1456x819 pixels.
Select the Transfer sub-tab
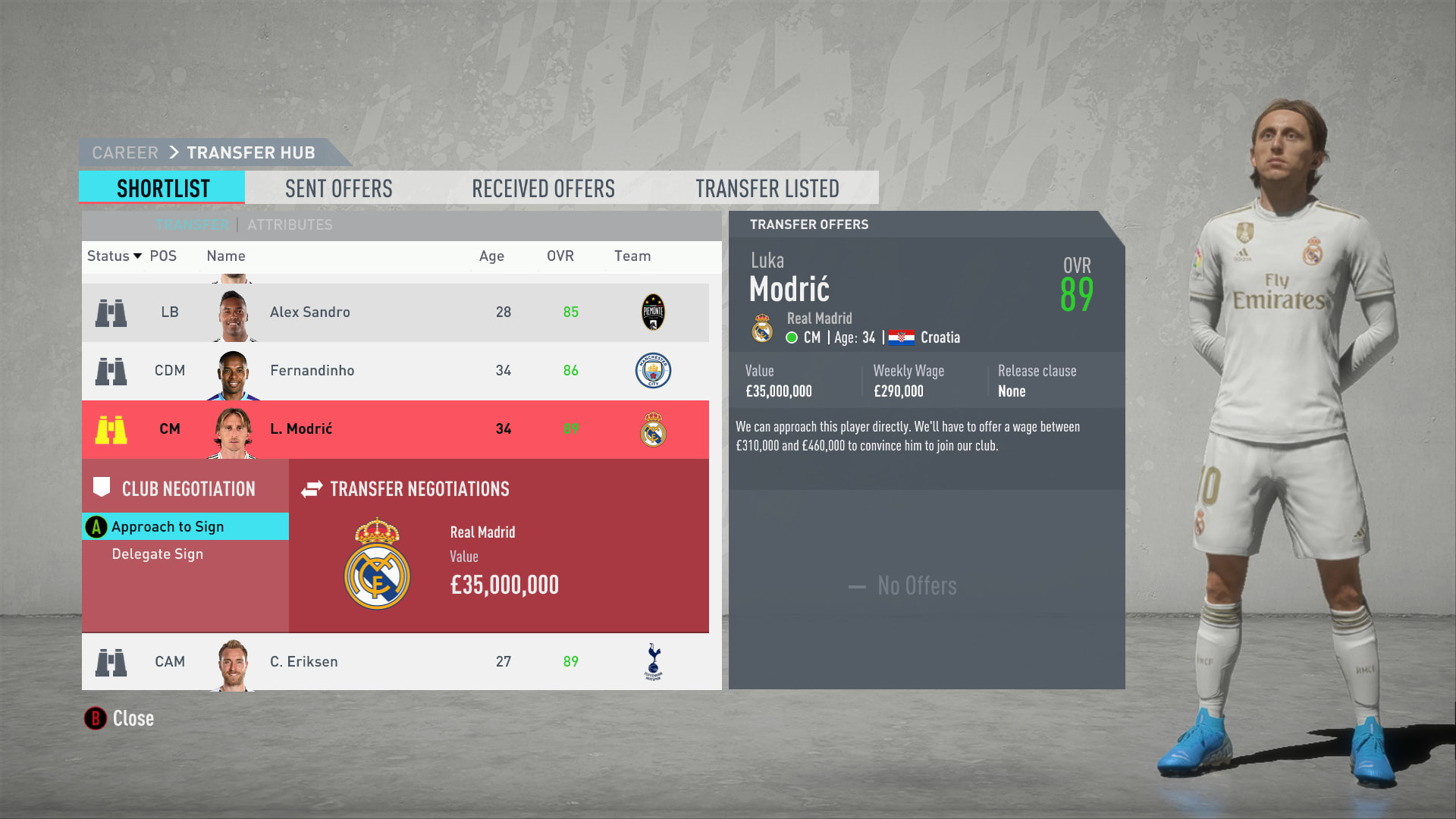(x=192, y=224)
